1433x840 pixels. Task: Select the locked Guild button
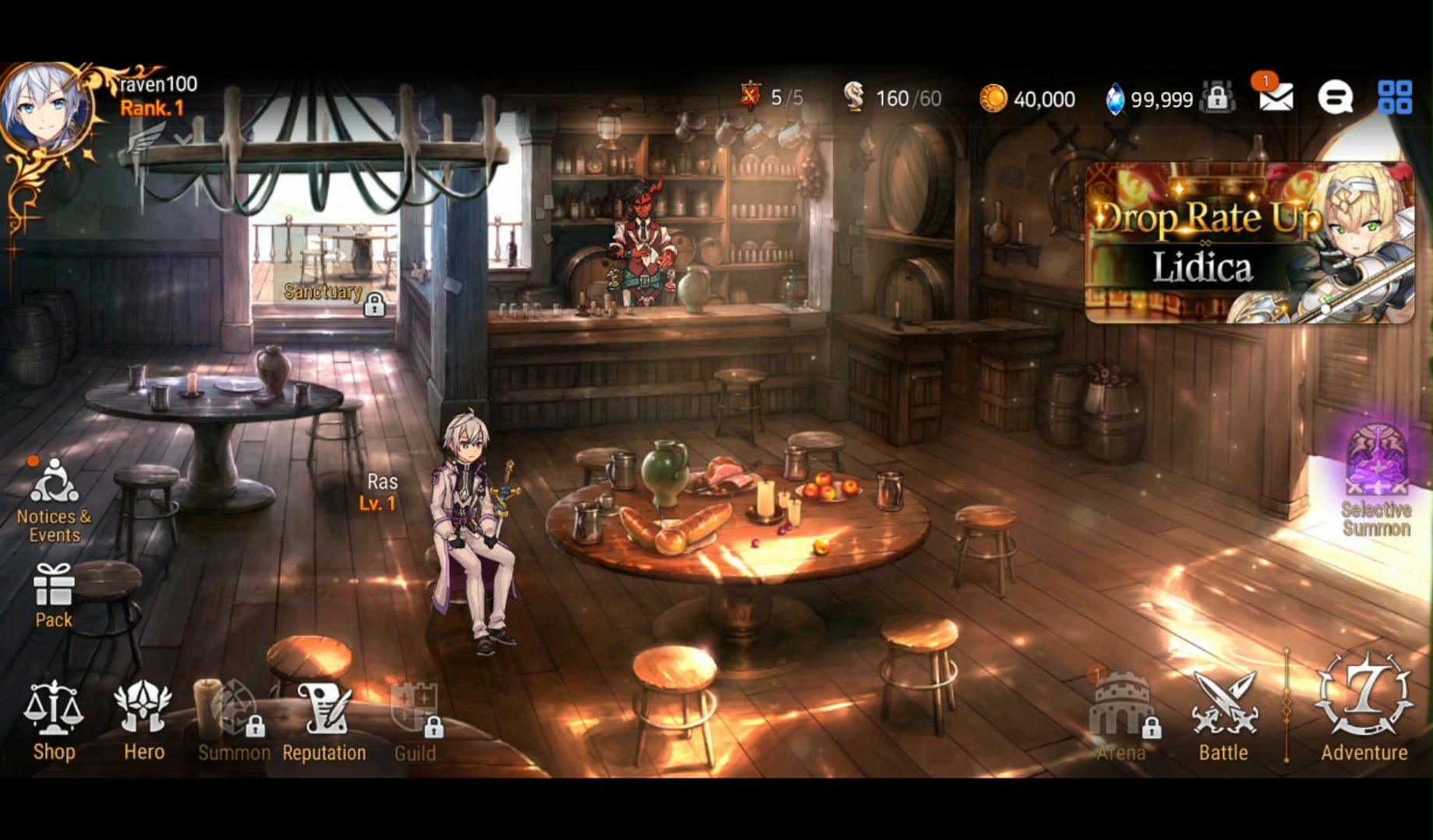(415, 720)
